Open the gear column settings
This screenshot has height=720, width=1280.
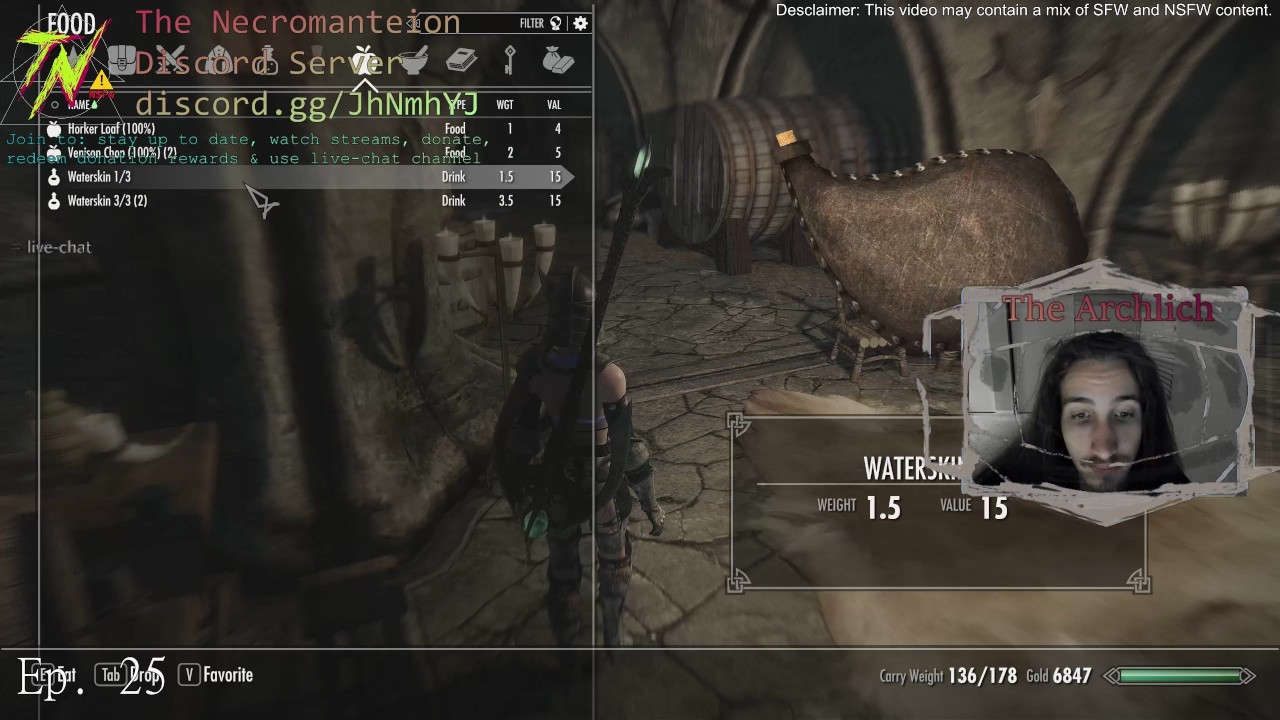pos(580,23)
